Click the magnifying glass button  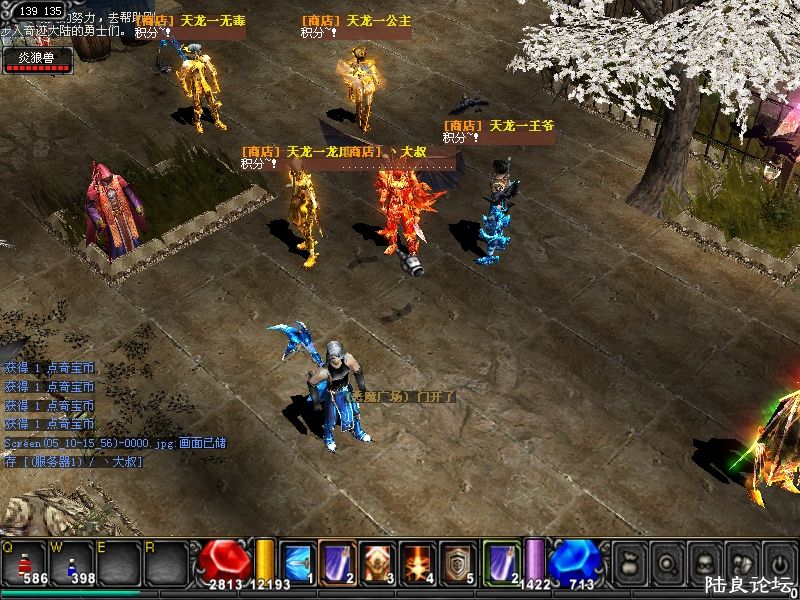[x=666, y=559]
